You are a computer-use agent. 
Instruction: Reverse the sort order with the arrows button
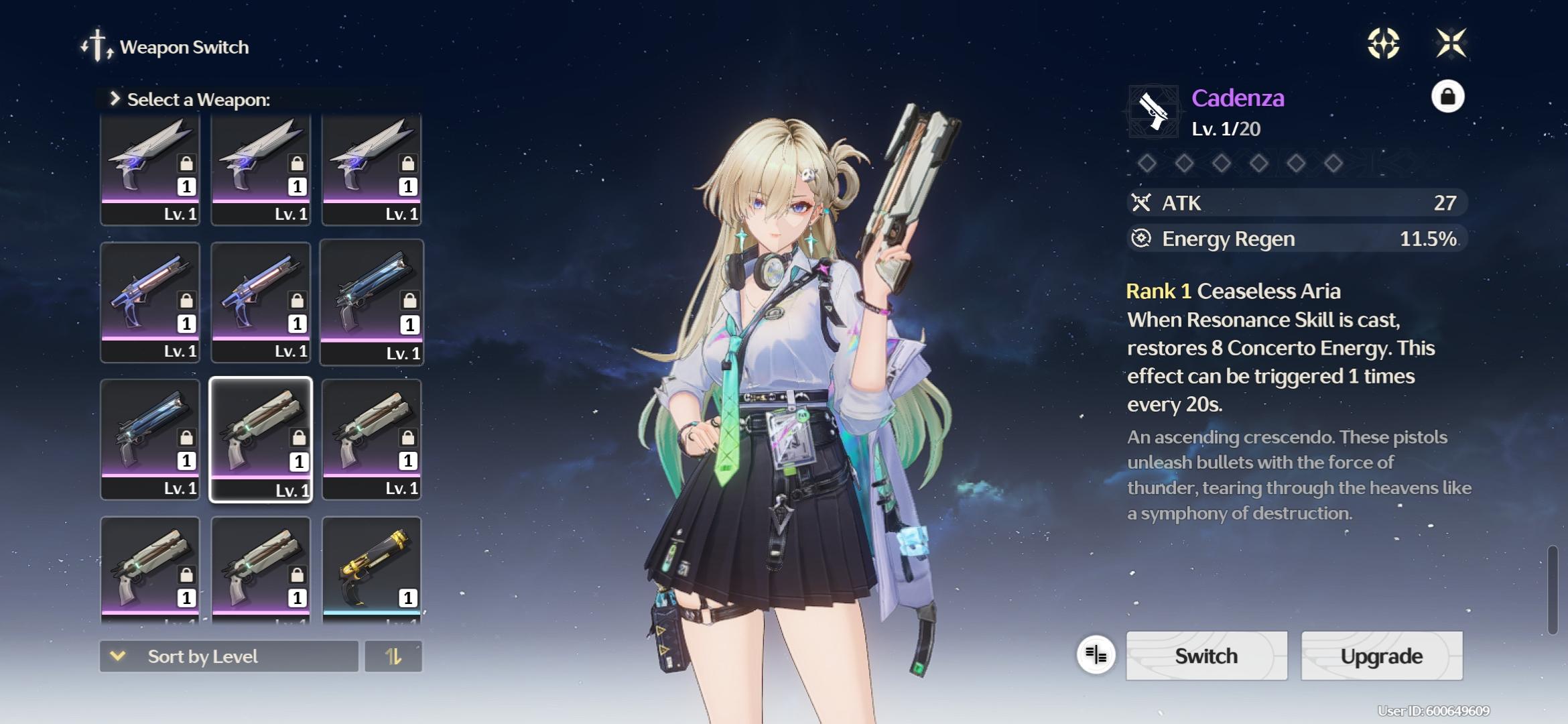pyautogui.click(x=393, y=656)
